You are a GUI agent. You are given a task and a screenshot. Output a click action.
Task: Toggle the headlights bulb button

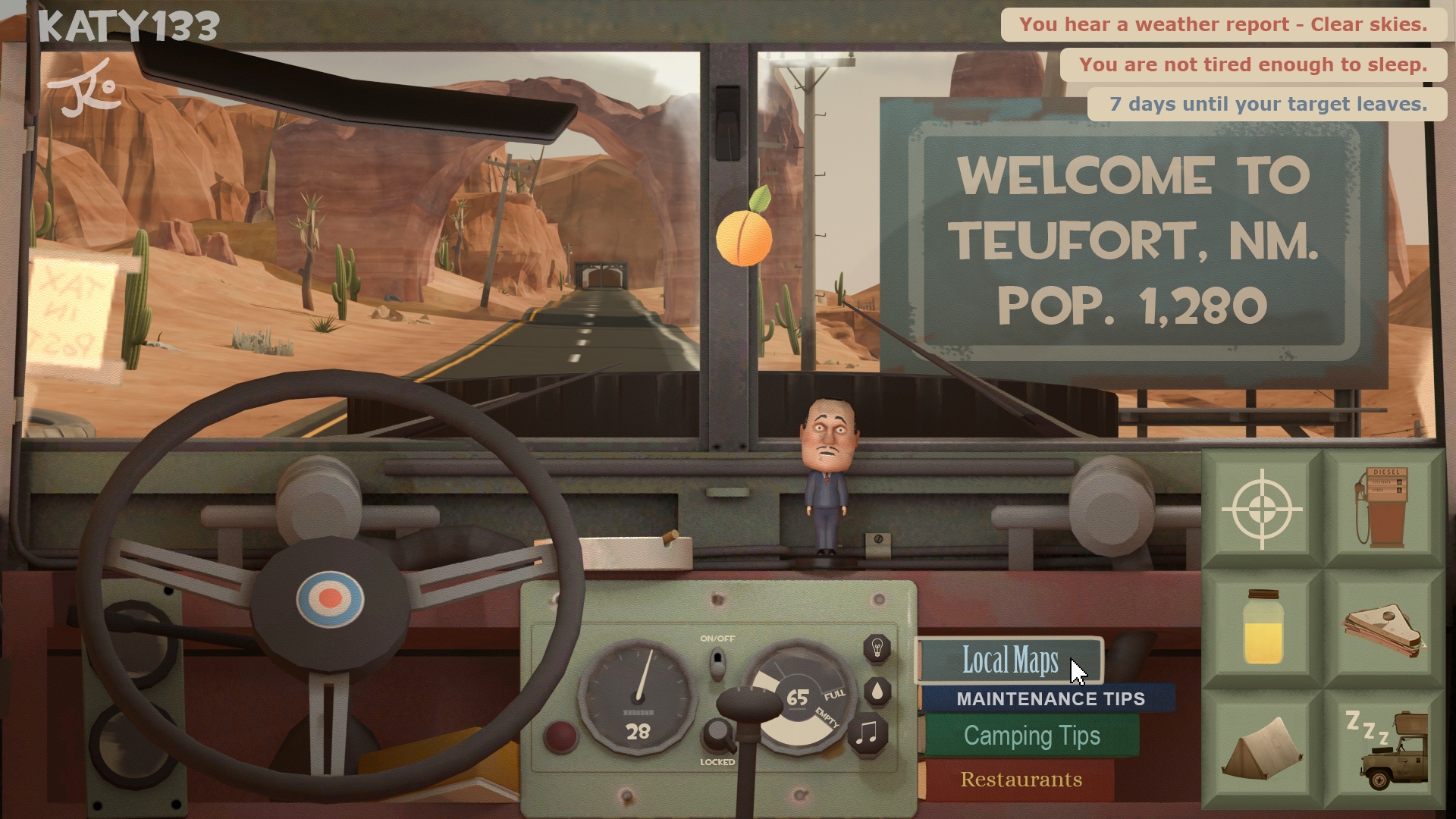point(877,648)
